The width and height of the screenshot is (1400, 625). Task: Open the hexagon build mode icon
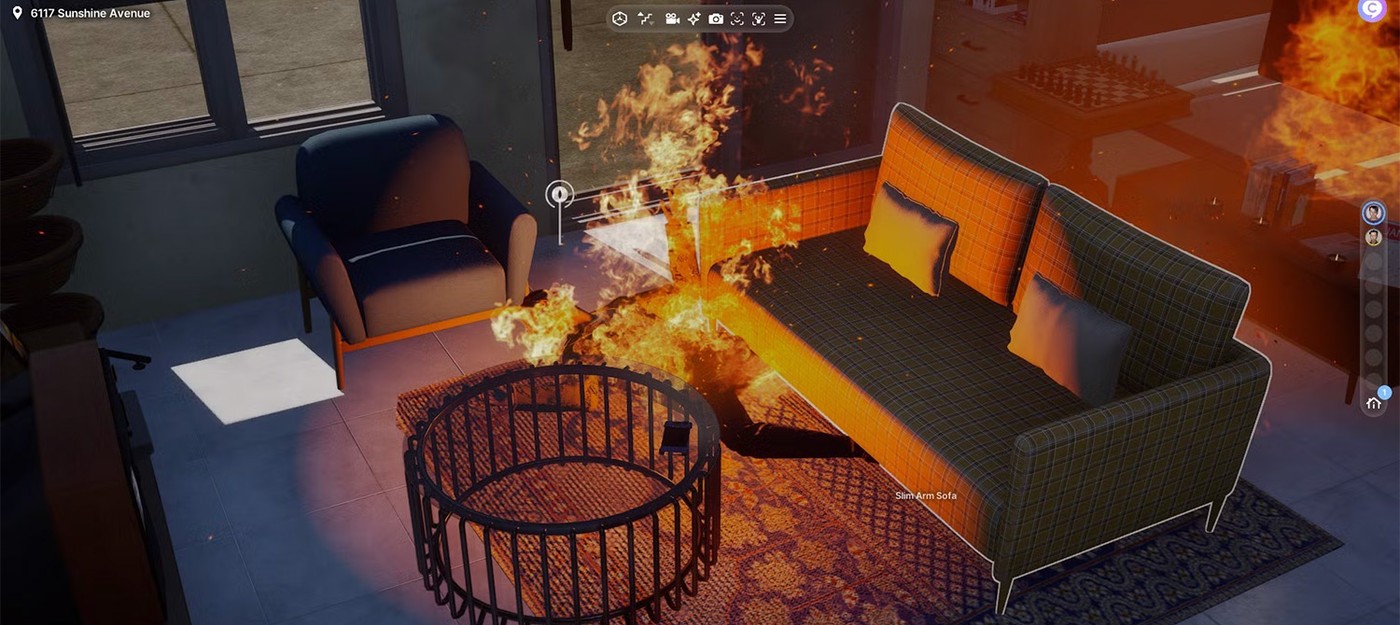pyautogui.click(x=620, y=19)
